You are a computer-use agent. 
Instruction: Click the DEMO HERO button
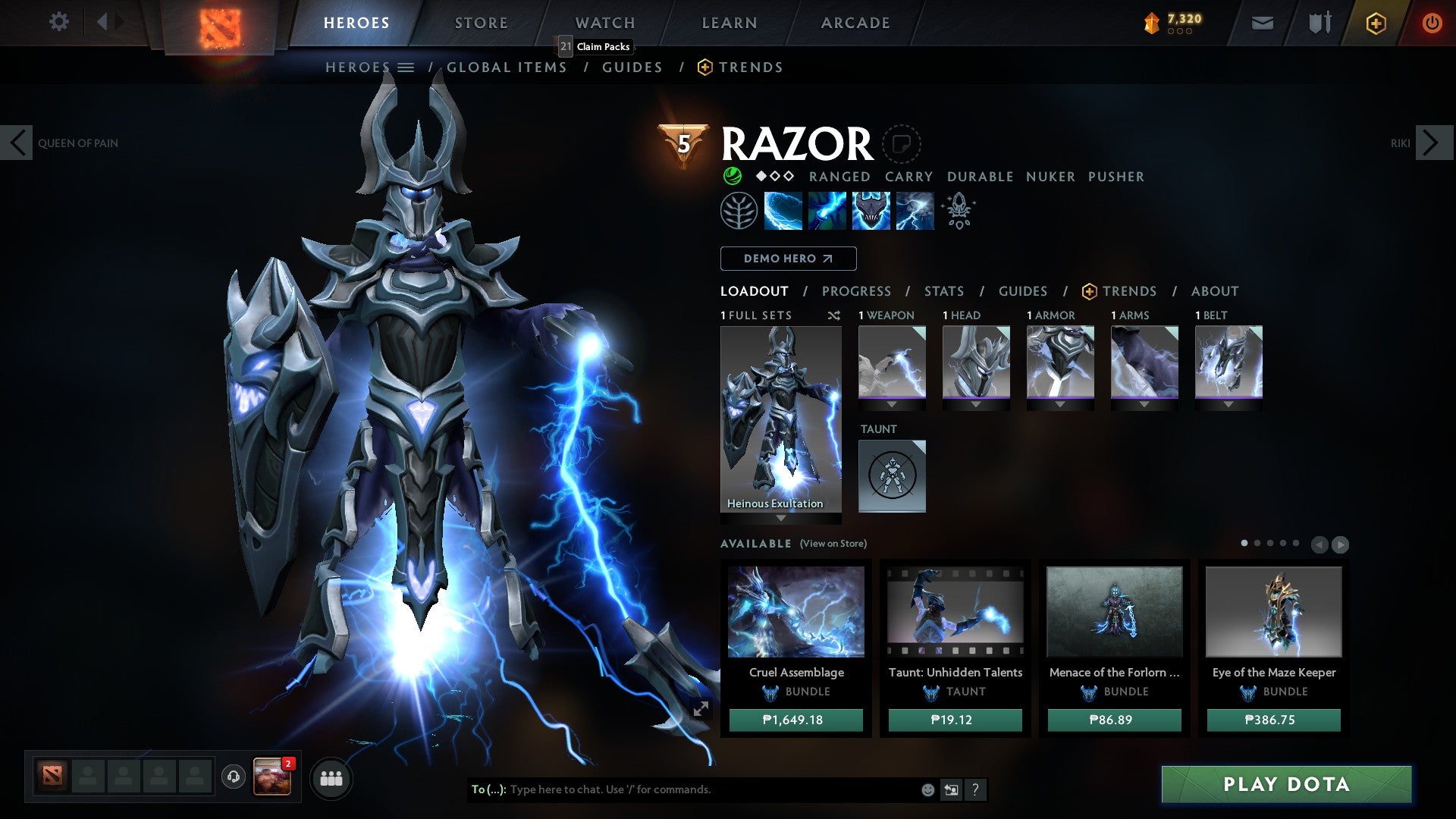click(787, 259)
